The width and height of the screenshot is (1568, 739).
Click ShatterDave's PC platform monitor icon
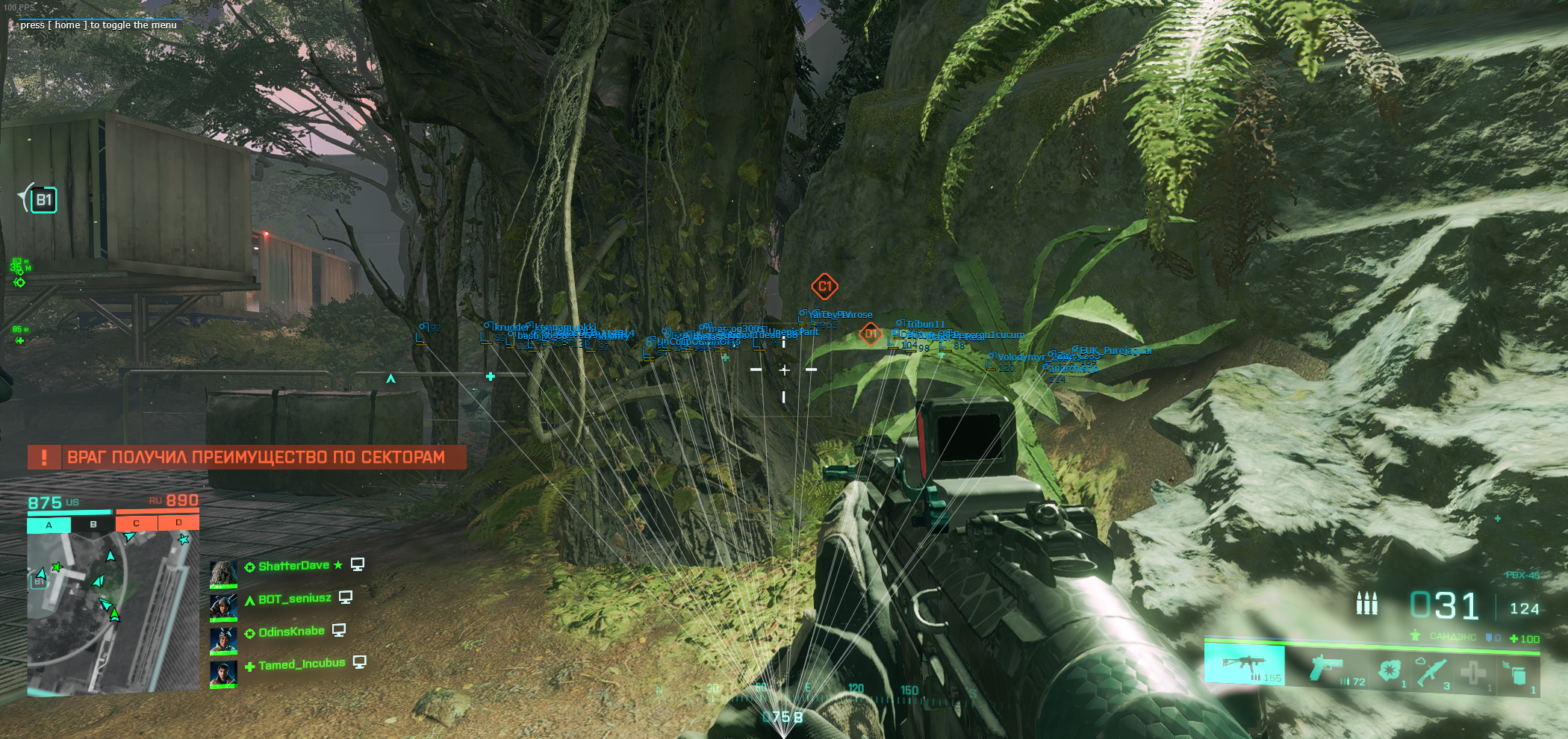(358, 566)
